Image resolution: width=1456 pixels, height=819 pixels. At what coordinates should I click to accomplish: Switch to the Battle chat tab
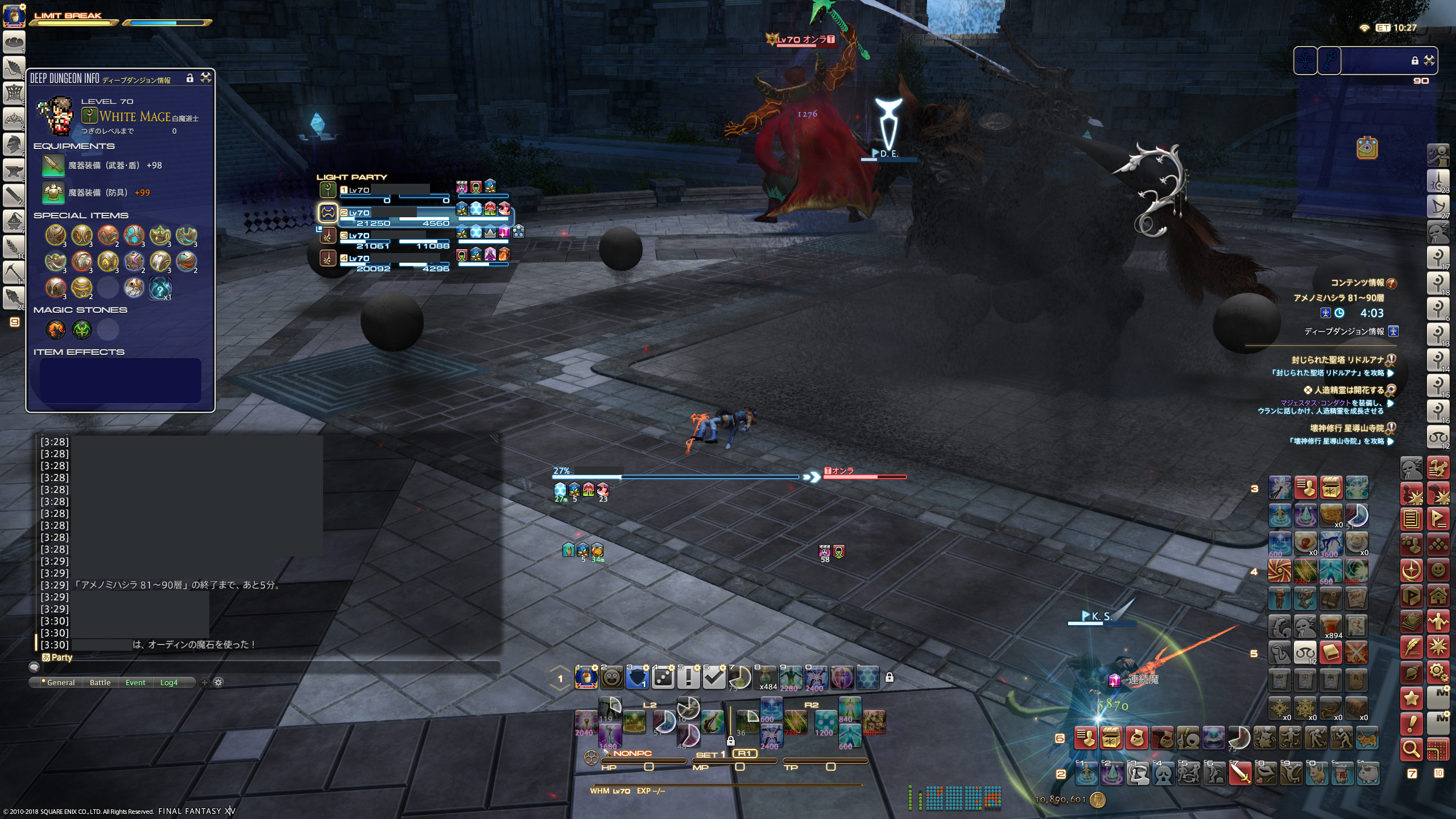click(100, 682)
